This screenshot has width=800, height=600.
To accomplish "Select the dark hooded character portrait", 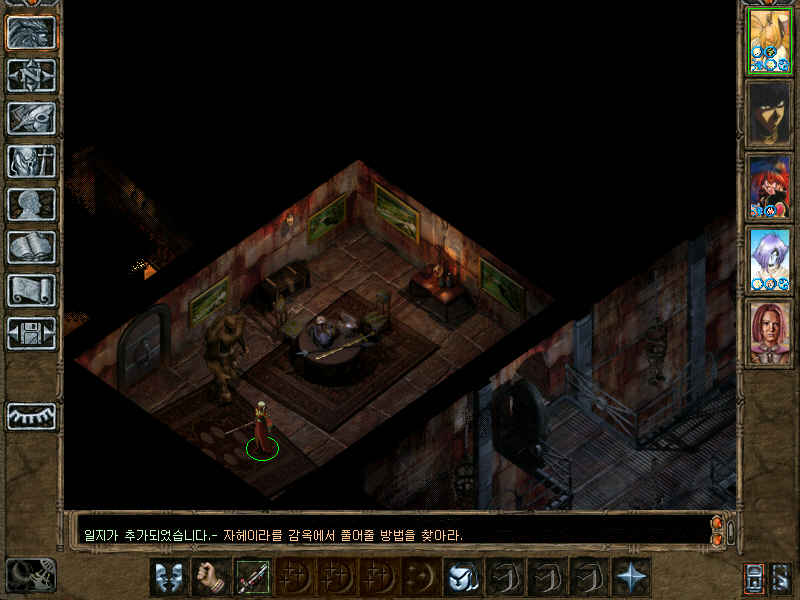I will coord(769,114).
